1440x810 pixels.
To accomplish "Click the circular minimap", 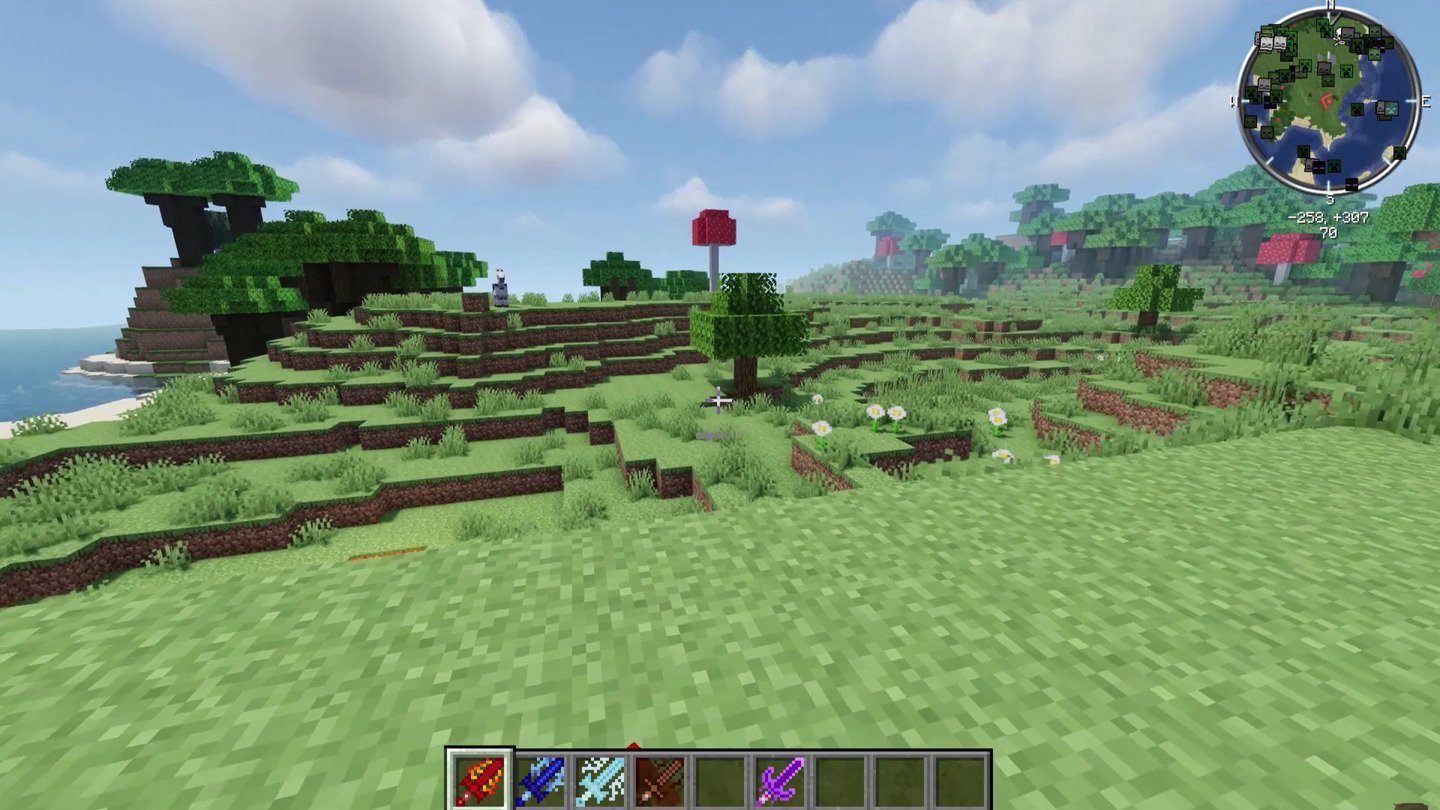I will [x=1328, y=100].
